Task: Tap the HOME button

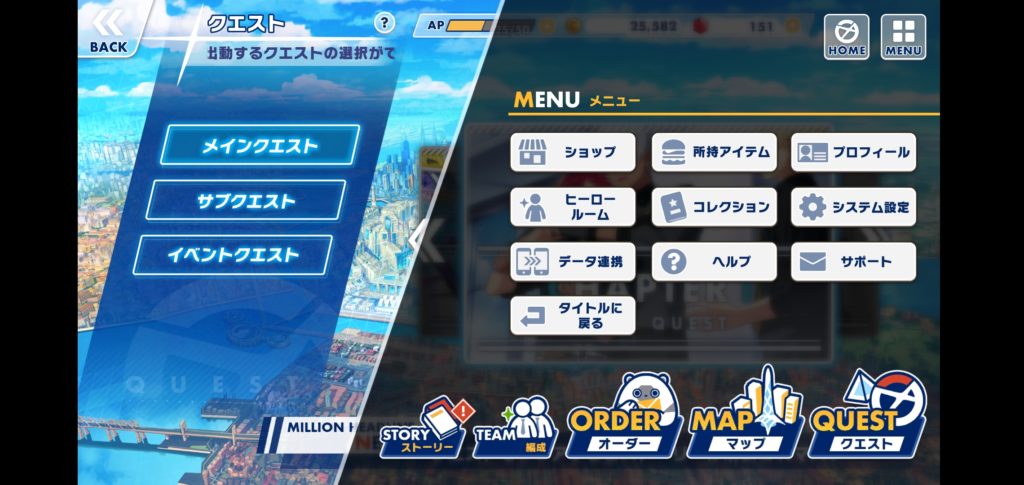Action: click(x=846, y=36)
